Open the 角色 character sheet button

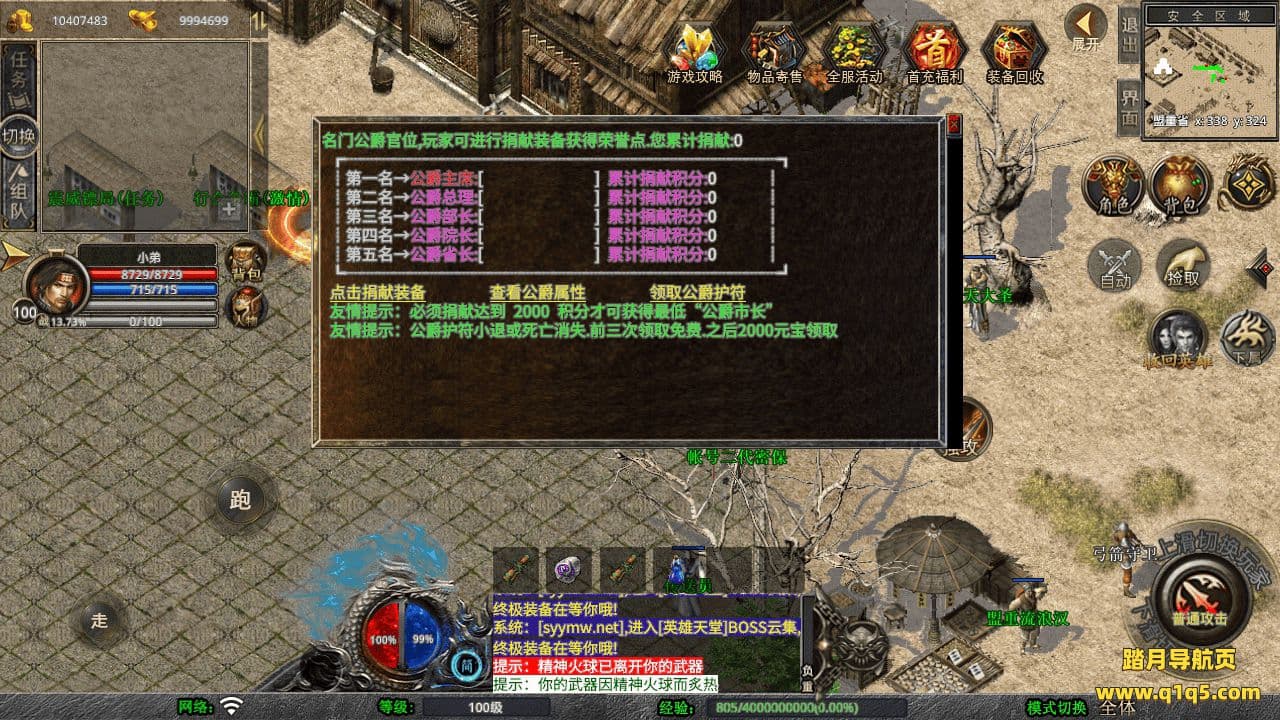1113,186
